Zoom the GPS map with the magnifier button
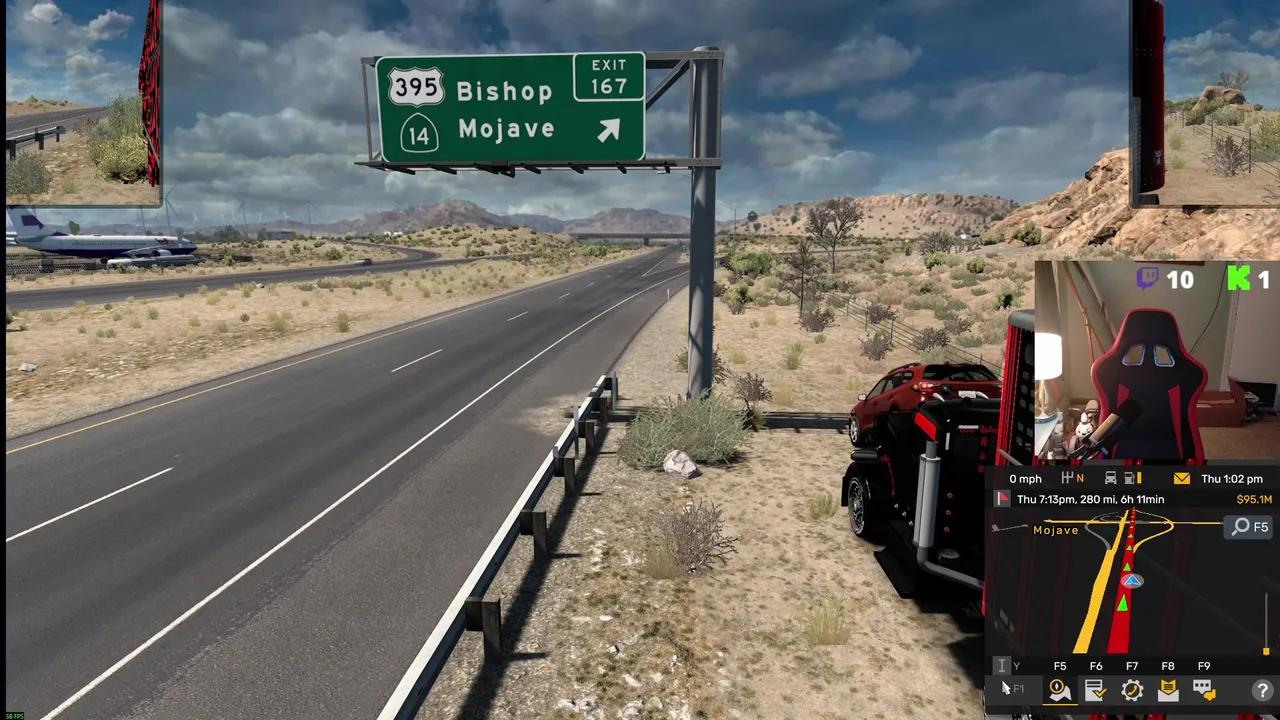The image size is (1280, 720). (x=1250, y=527)
